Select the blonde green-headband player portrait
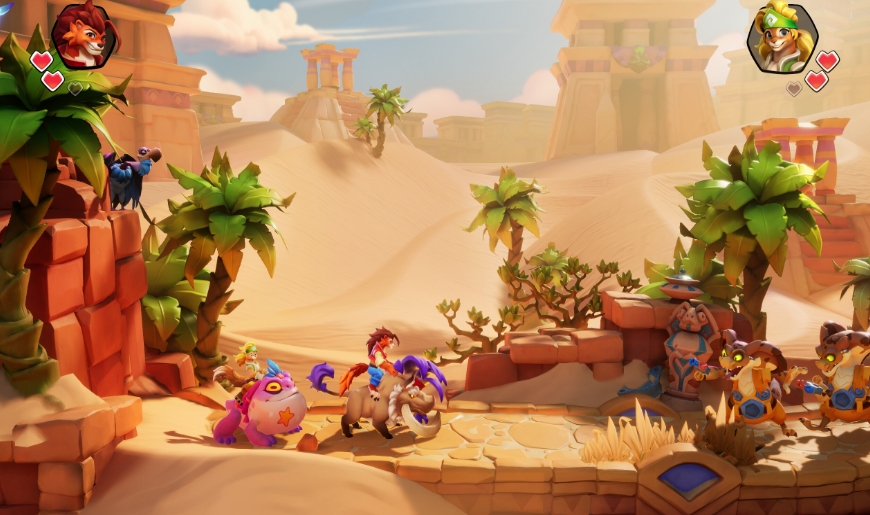 tap(781, 38)
